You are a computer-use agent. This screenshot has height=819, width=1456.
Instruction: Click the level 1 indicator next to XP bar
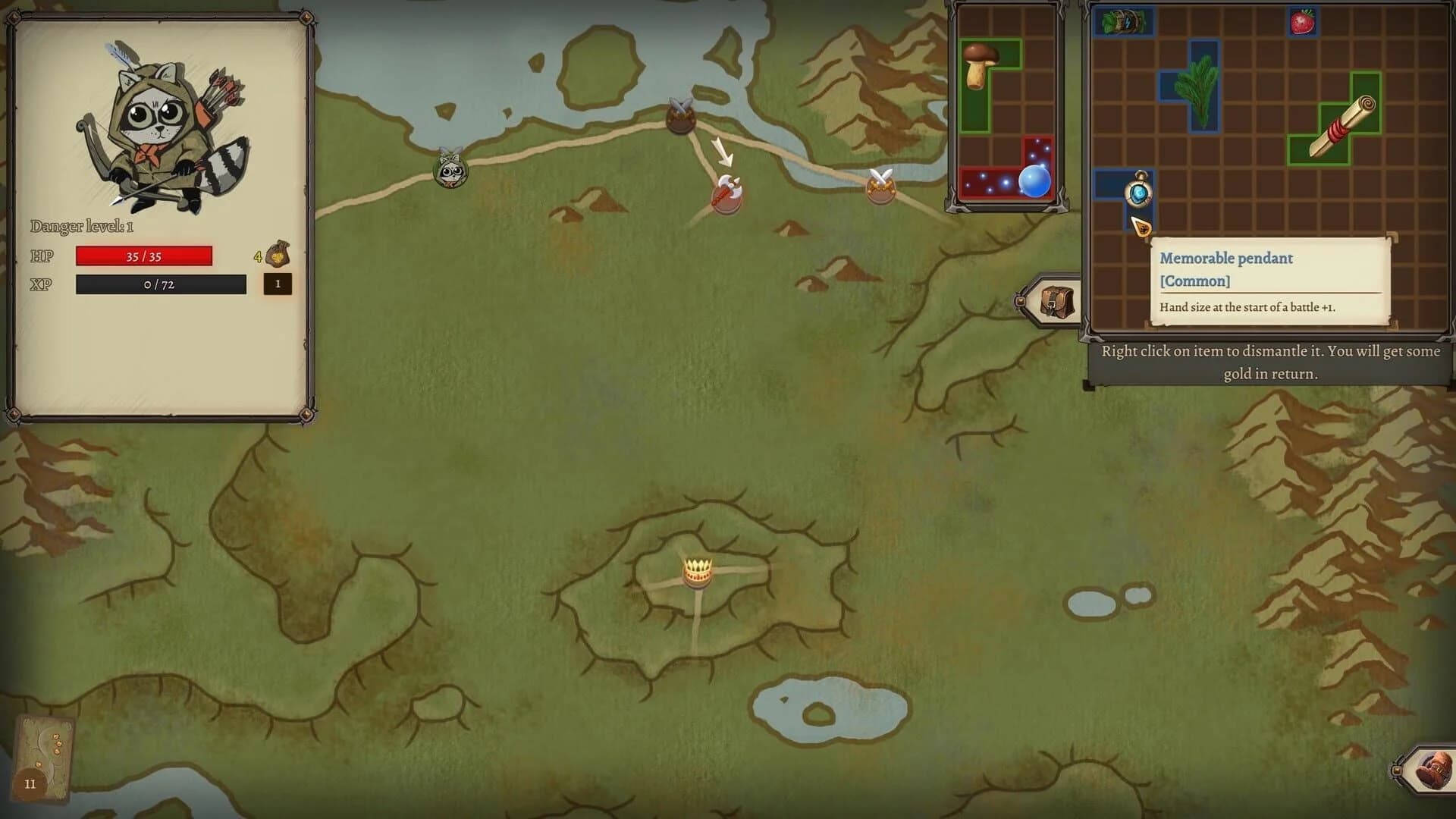278,285
